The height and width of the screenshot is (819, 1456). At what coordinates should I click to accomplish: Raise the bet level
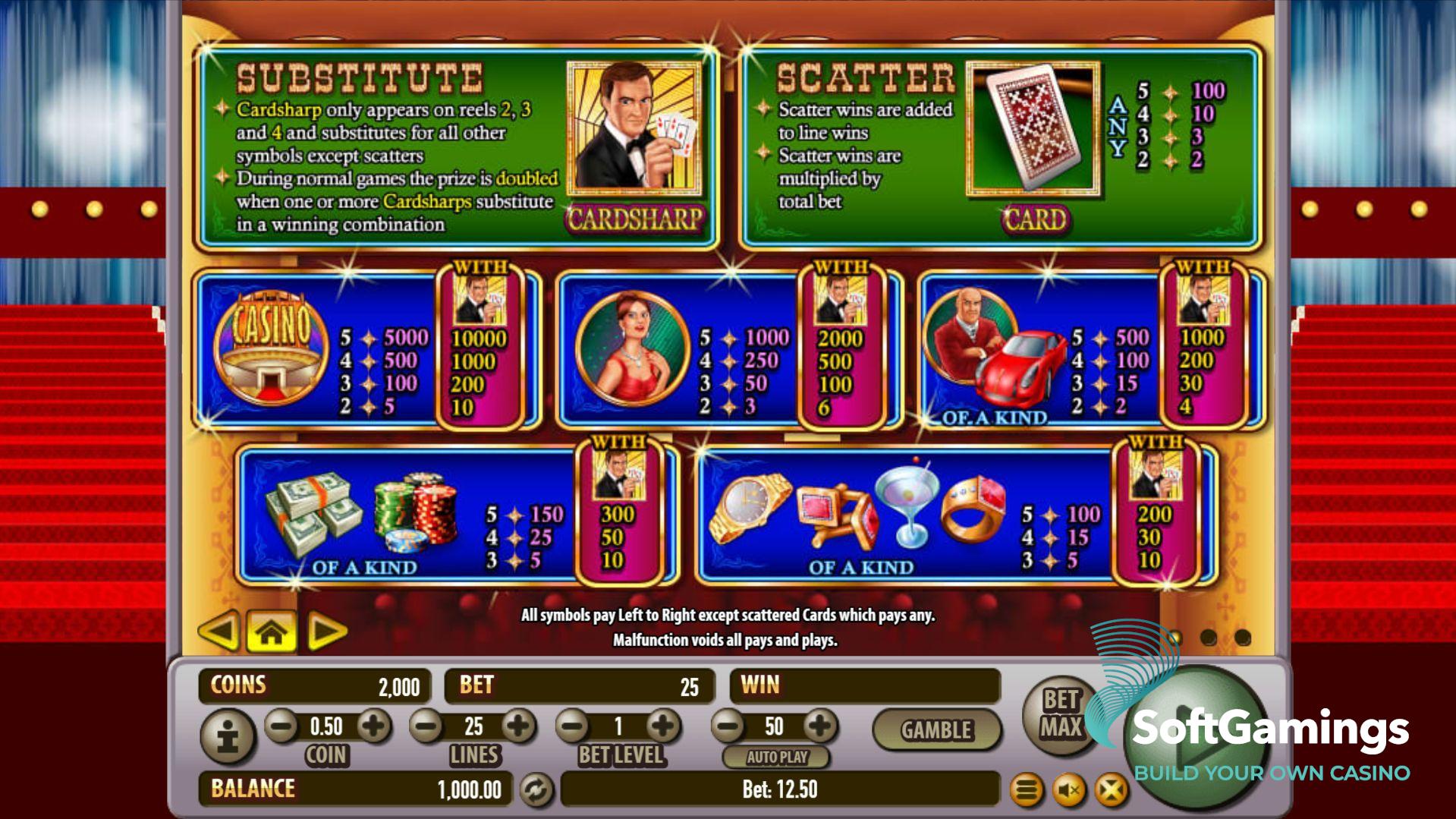pos(663,726)
